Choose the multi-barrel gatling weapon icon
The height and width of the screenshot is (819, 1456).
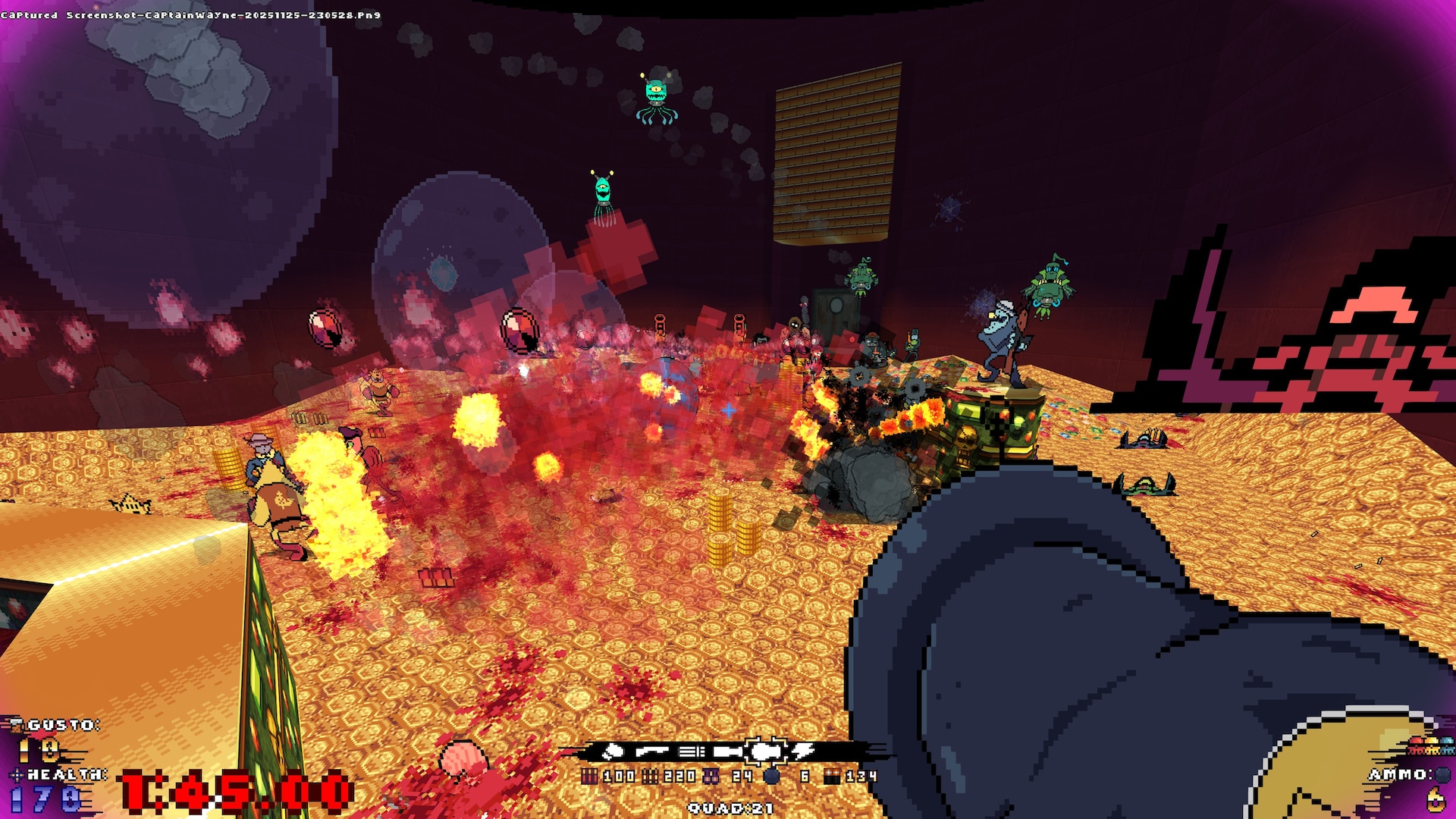[x=690, y=752]
